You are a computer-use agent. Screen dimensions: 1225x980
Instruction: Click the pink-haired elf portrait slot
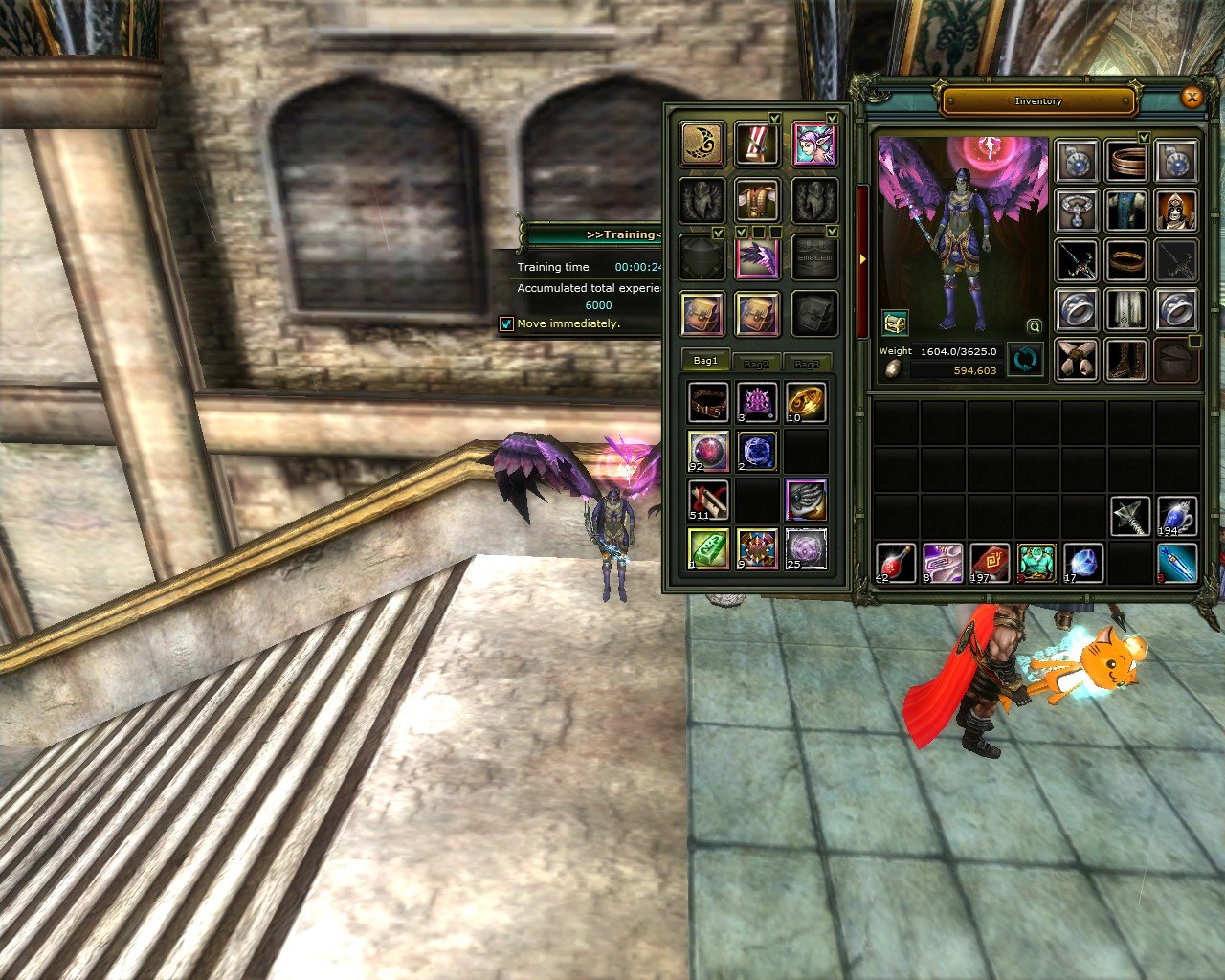[814, 145]
